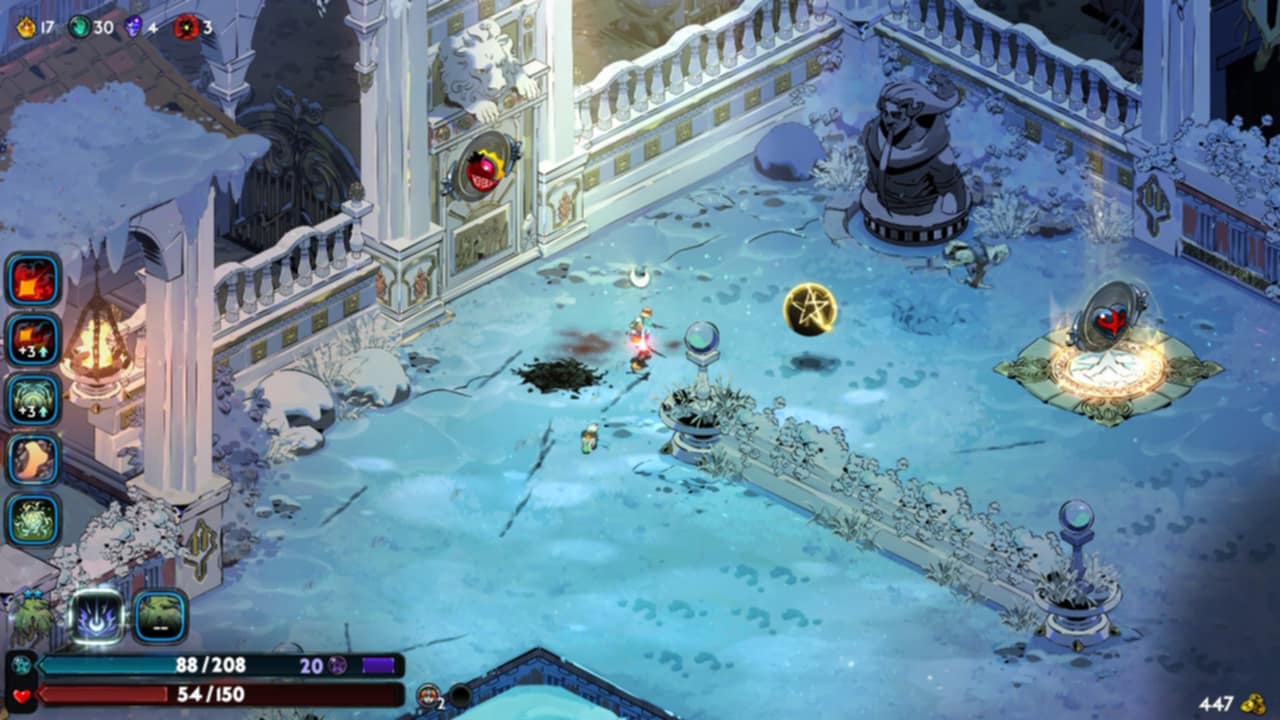Click the Death Defiance charge icon
This screenshot has height=720, width=1280.
point(428,695)
